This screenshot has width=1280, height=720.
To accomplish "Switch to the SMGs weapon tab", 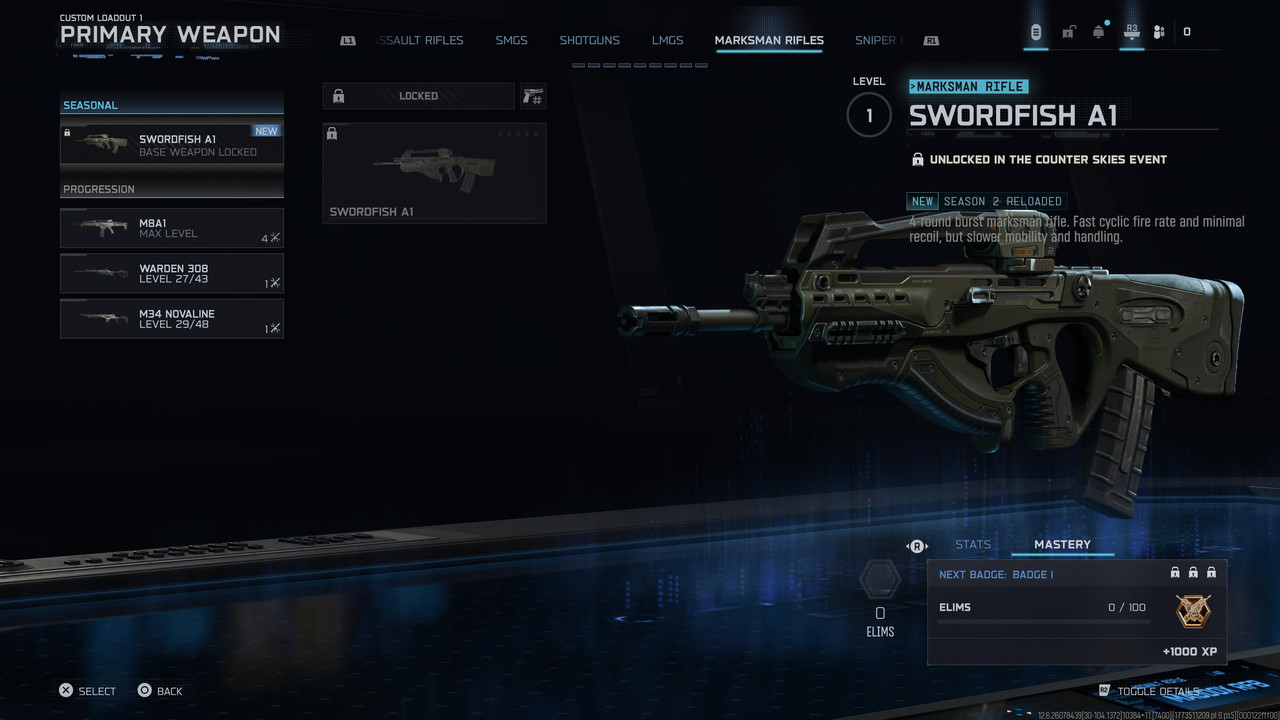I will click(x=511, y=41).
